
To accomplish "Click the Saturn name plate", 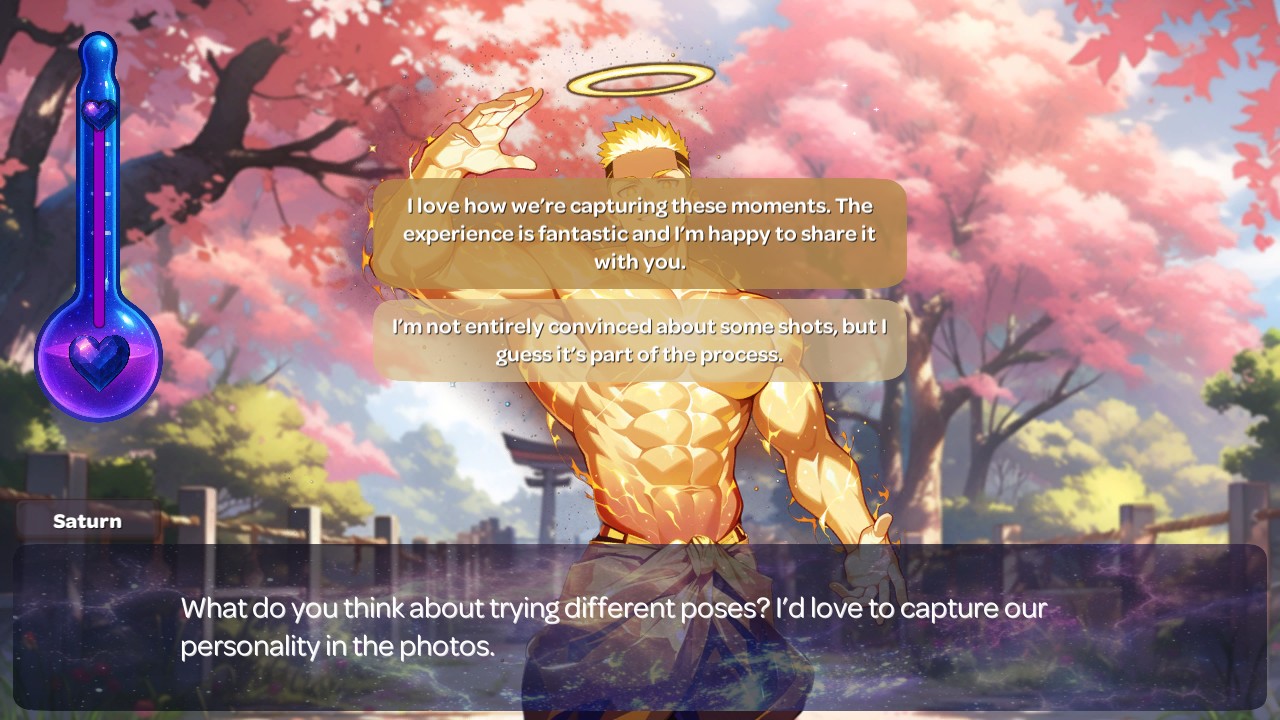I will click(x=86, y=520).
